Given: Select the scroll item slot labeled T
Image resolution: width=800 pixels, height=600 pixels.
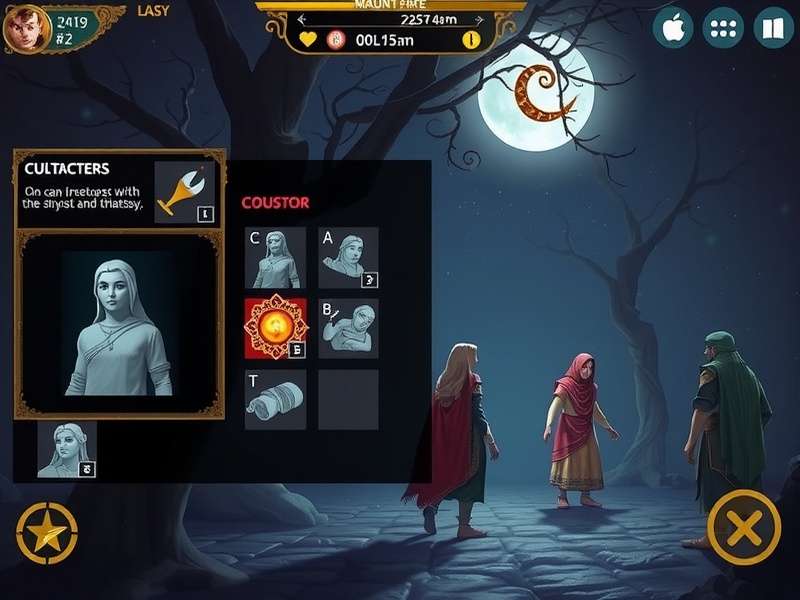Looking at the screenshot, I should (275, 399).
